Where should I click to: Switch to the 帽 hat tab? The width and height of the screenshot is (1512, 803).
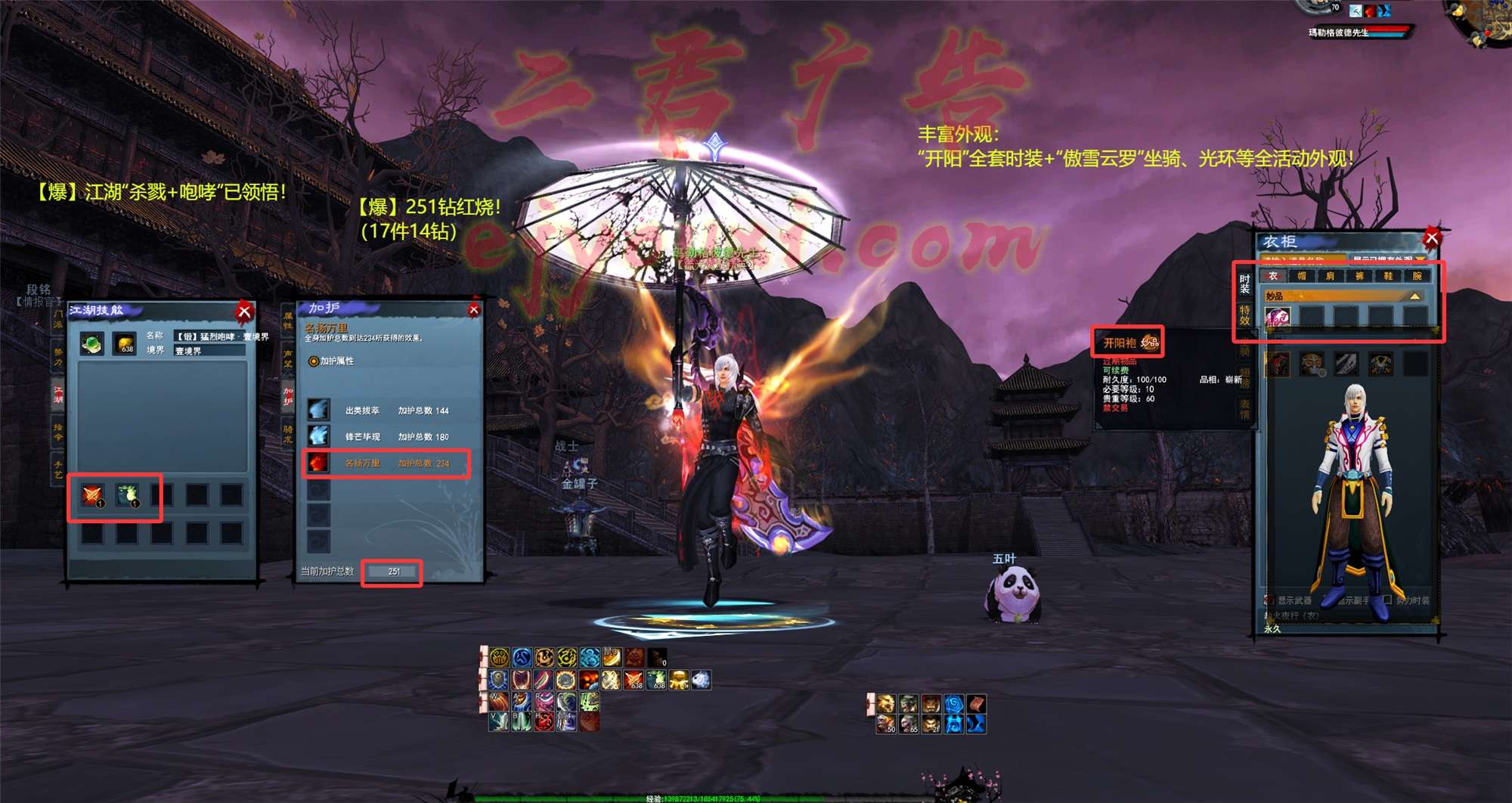(x=1302, y=276)
